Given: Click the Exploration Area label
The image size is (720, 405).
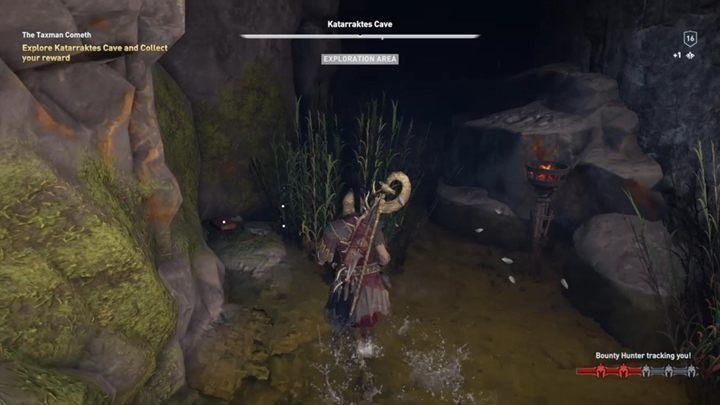Looking at the screenshot, I should pos(360,59).
